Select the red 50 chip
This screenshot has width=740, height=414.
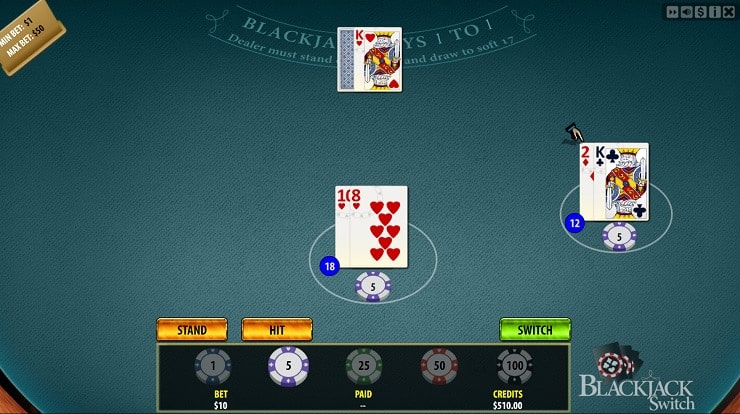click(439, 366)
